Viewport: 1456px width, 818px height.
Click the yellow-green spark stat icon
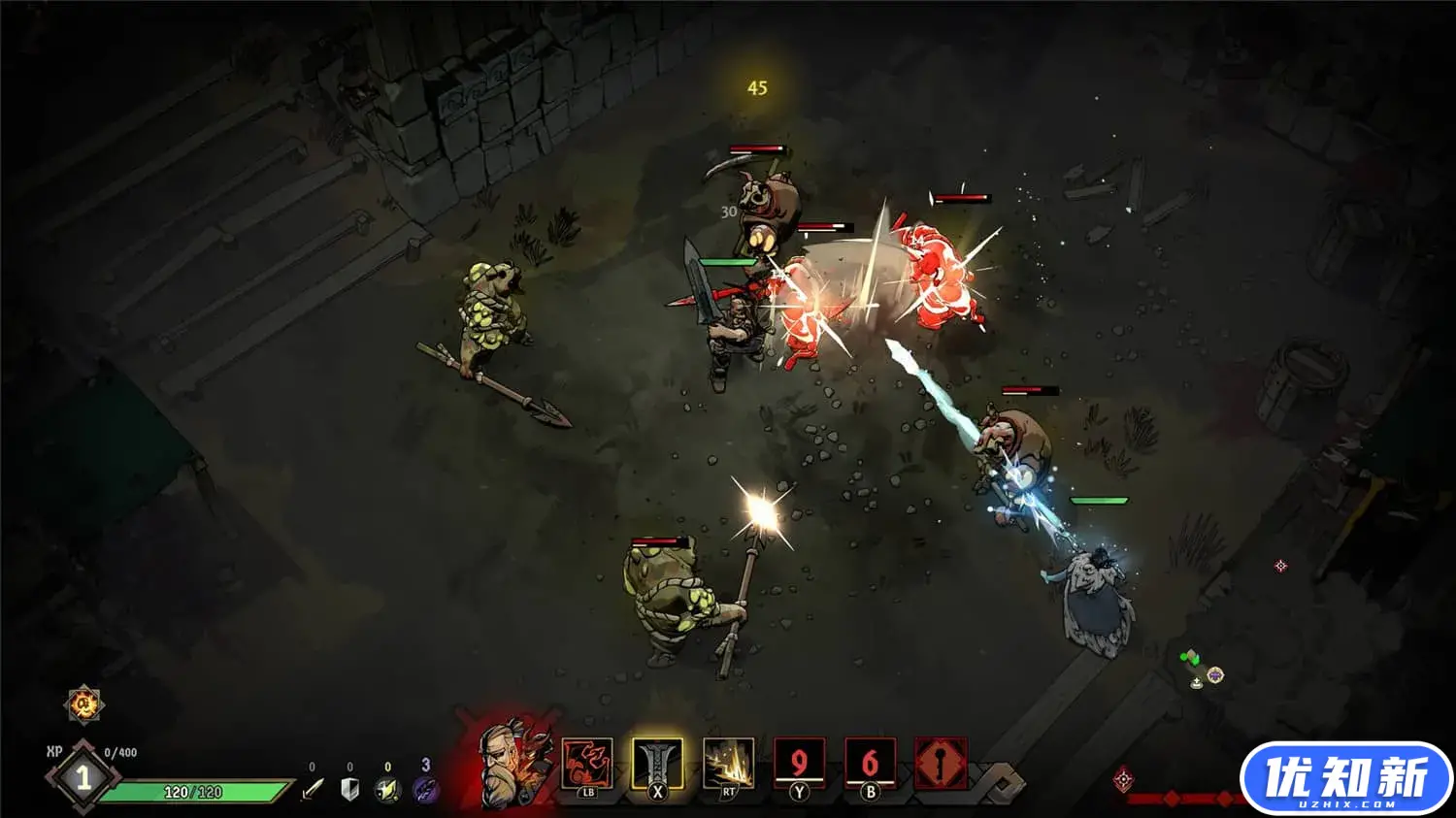coord(387,790)
